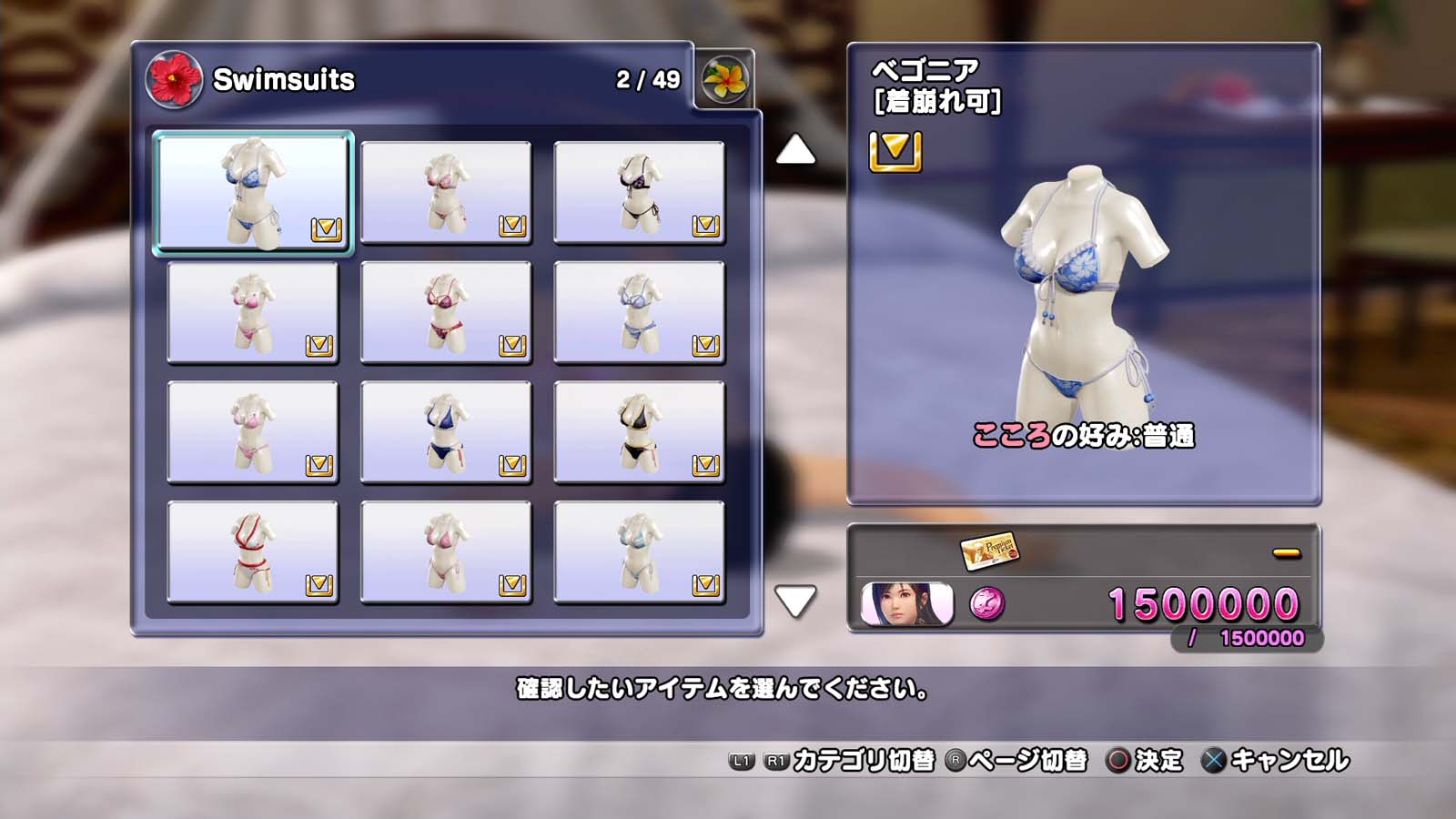1456x819 pixels.
Task: Go to previous page with the up arrow
Action: pos(795,150)
